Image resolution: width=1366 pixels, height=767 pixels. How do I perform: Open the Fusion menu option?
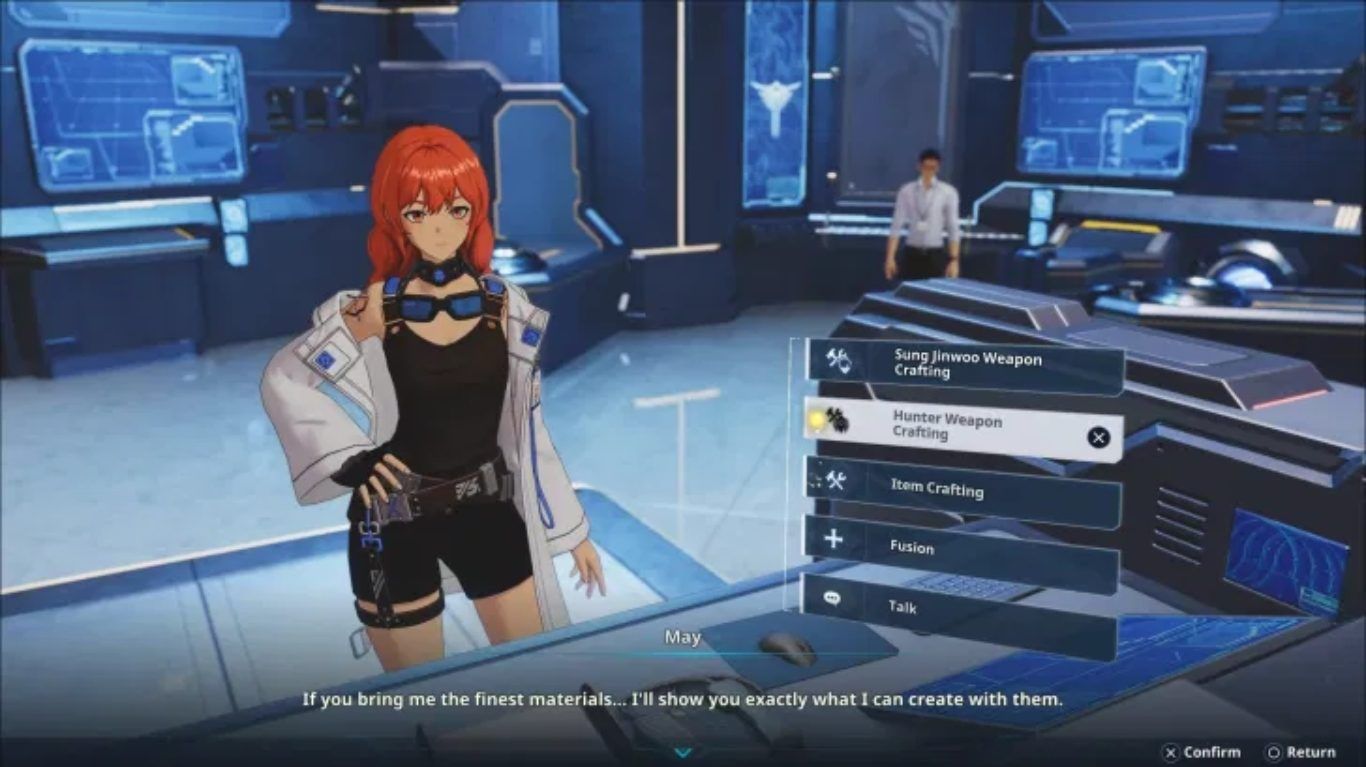[x=960, y=546]
